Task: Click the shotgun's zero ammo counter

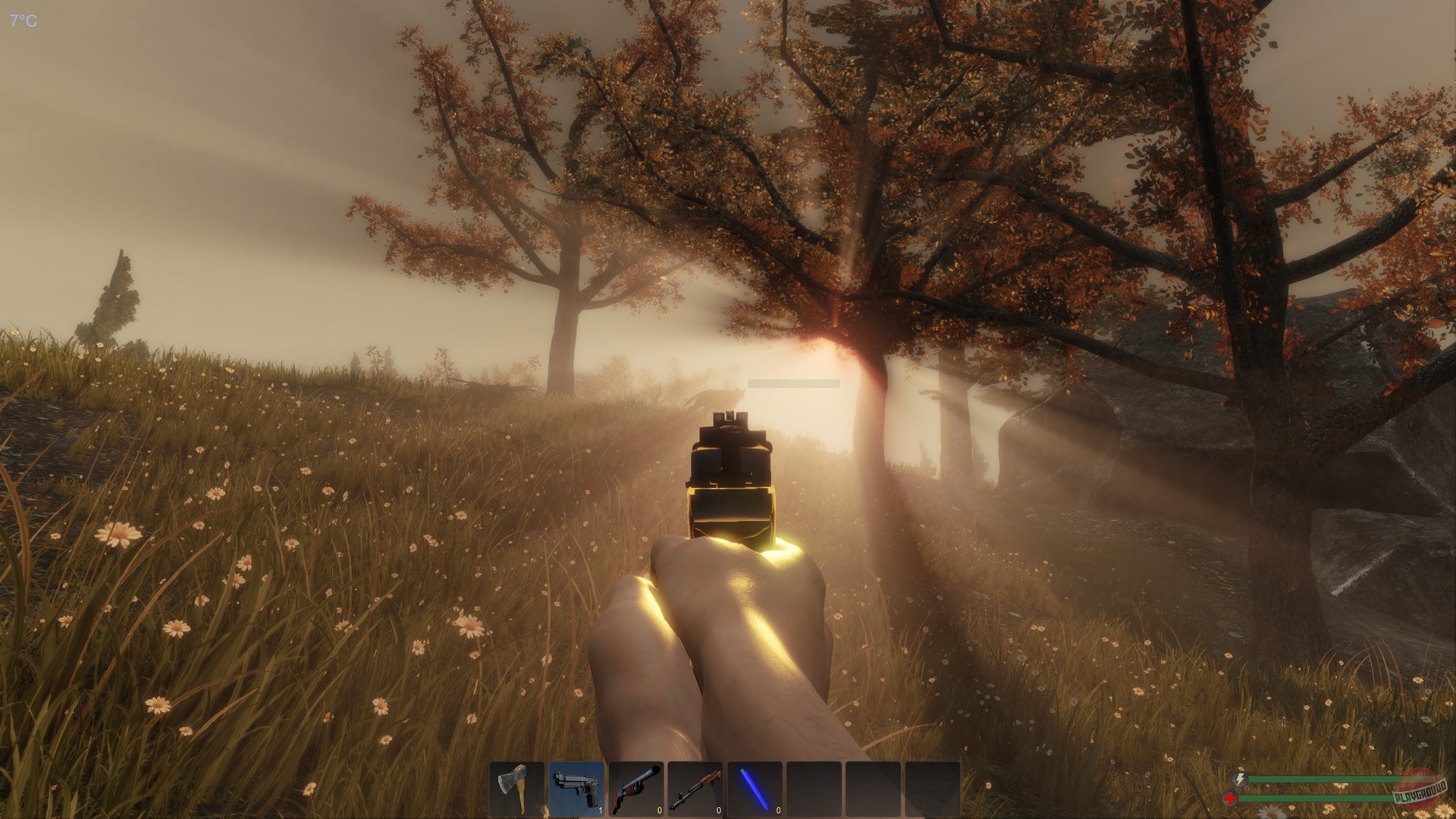Action: point(659,810)
